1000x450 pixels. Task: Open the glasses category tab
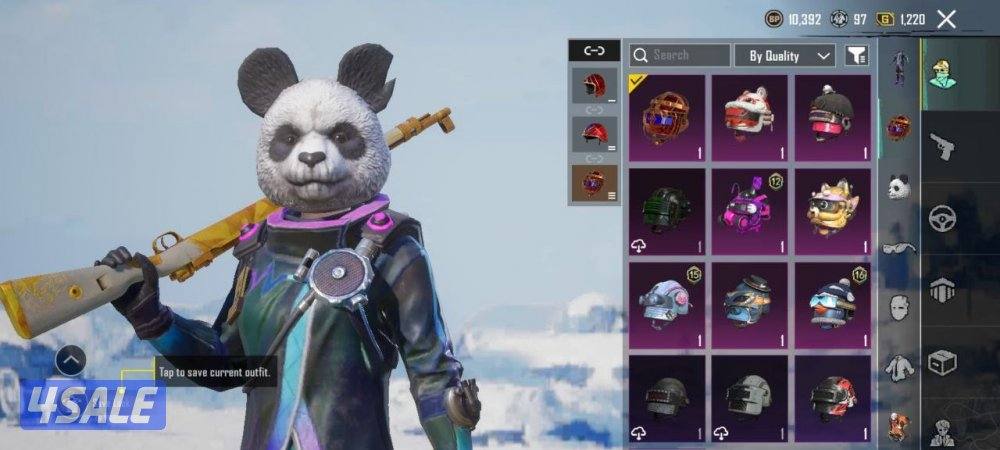899,247
